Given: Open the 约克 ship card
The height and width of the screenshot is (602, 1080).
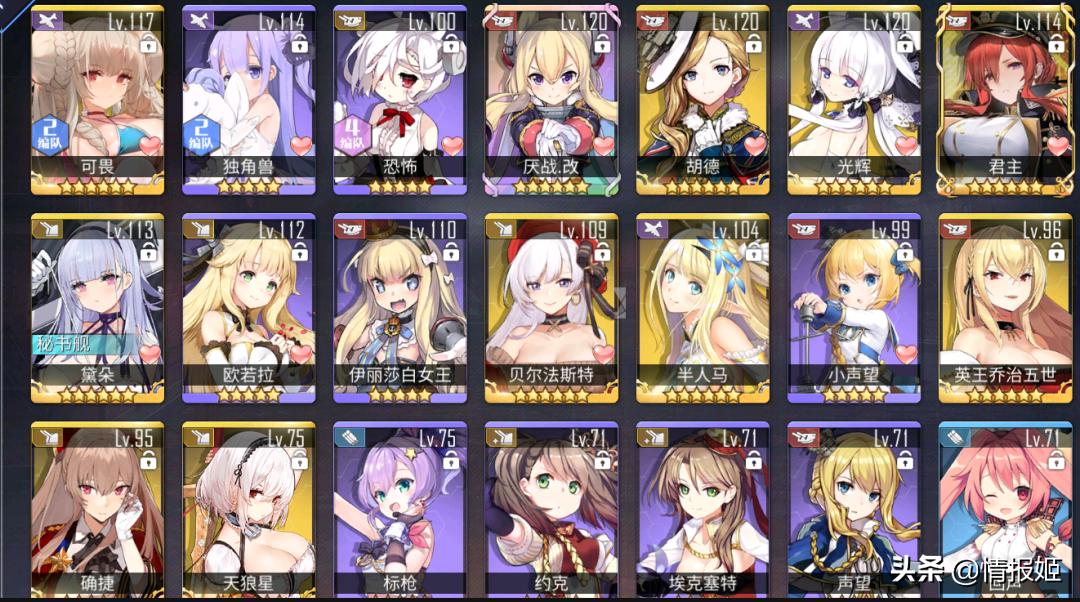Looking at the screenshot, I should tap(551, 510).
